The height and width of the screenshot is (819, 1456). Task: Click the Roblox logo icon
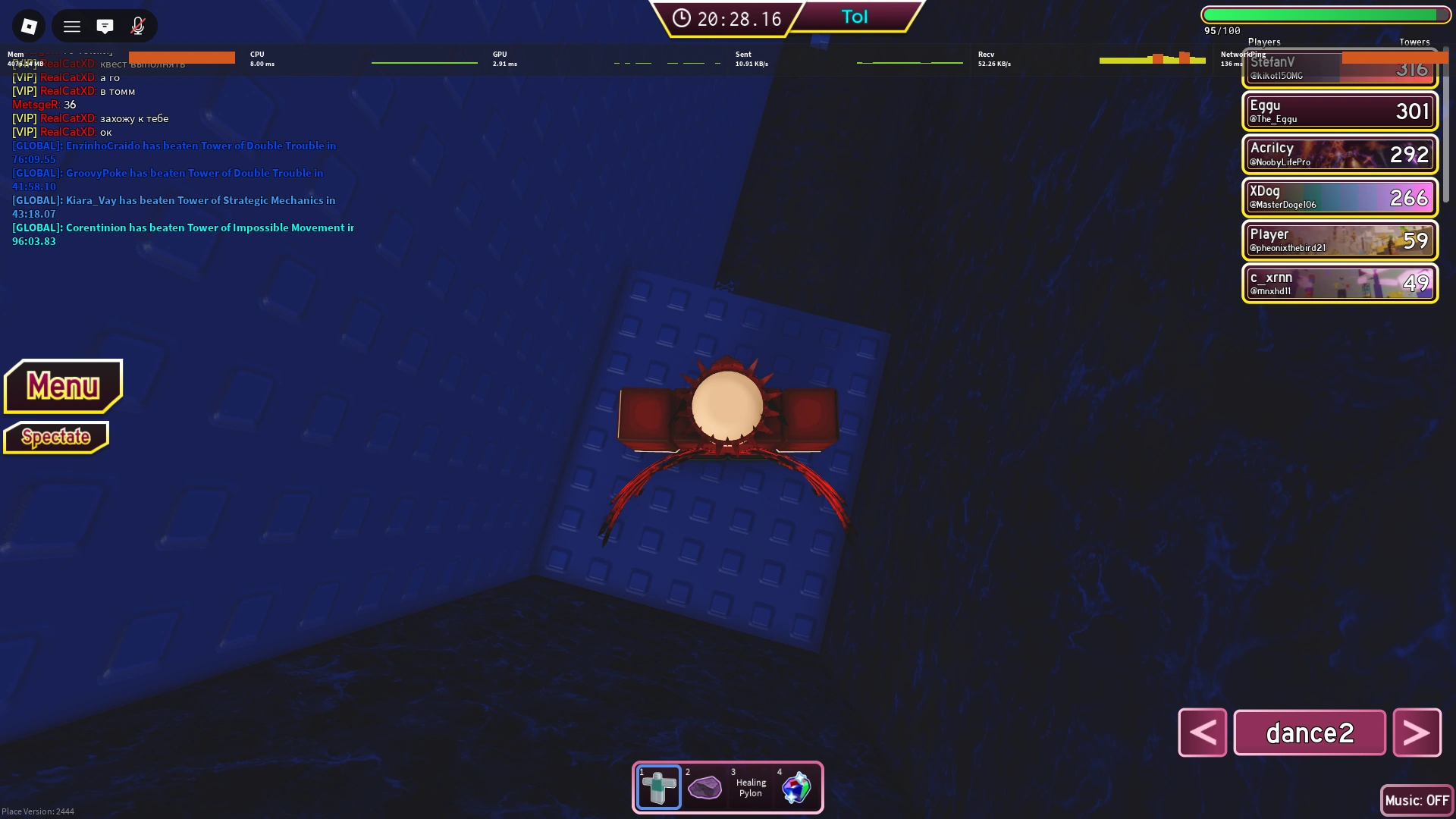[29, 26]
